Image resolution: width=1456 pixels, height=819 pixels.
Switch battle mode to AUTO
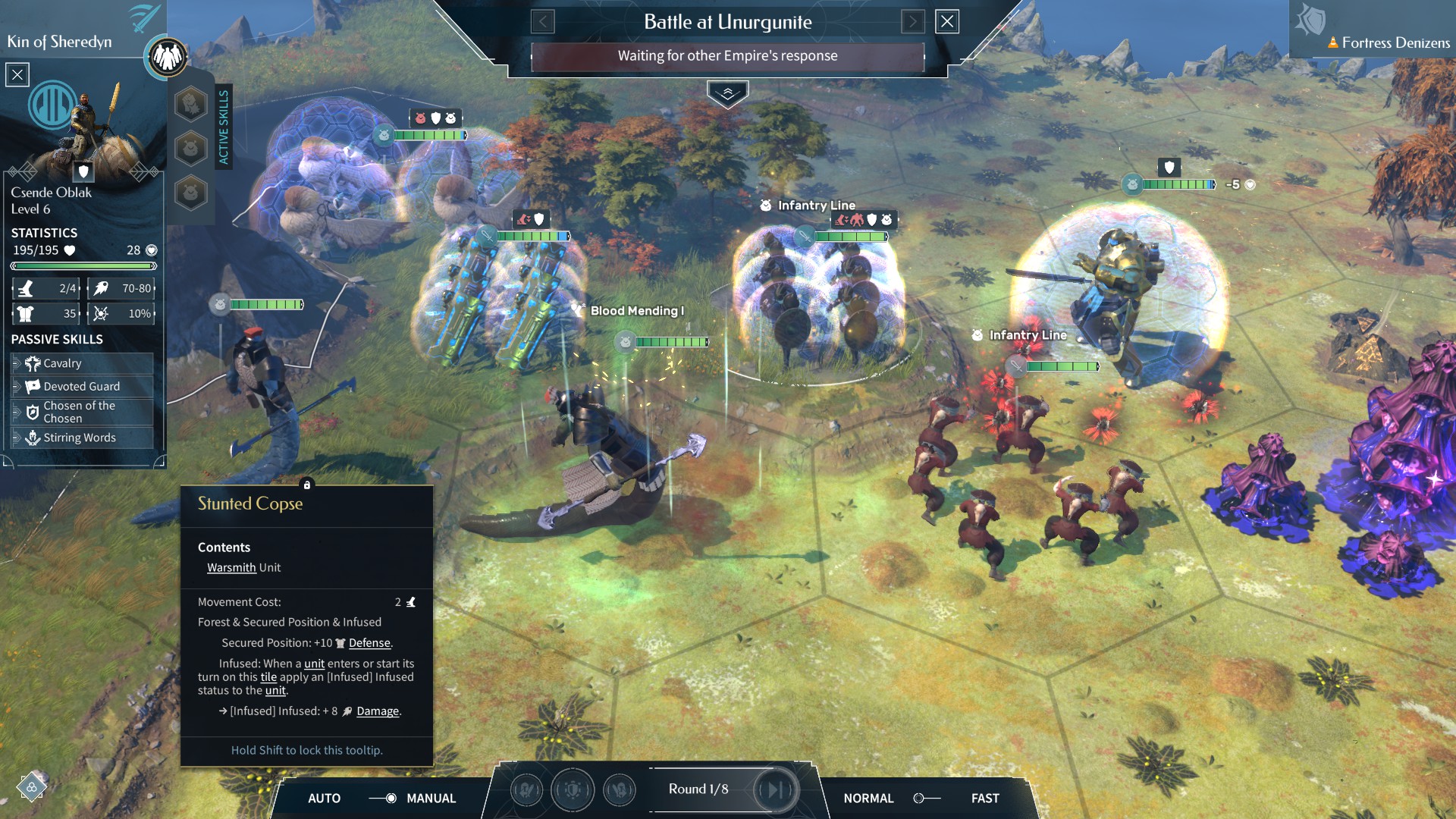(326, 799)
